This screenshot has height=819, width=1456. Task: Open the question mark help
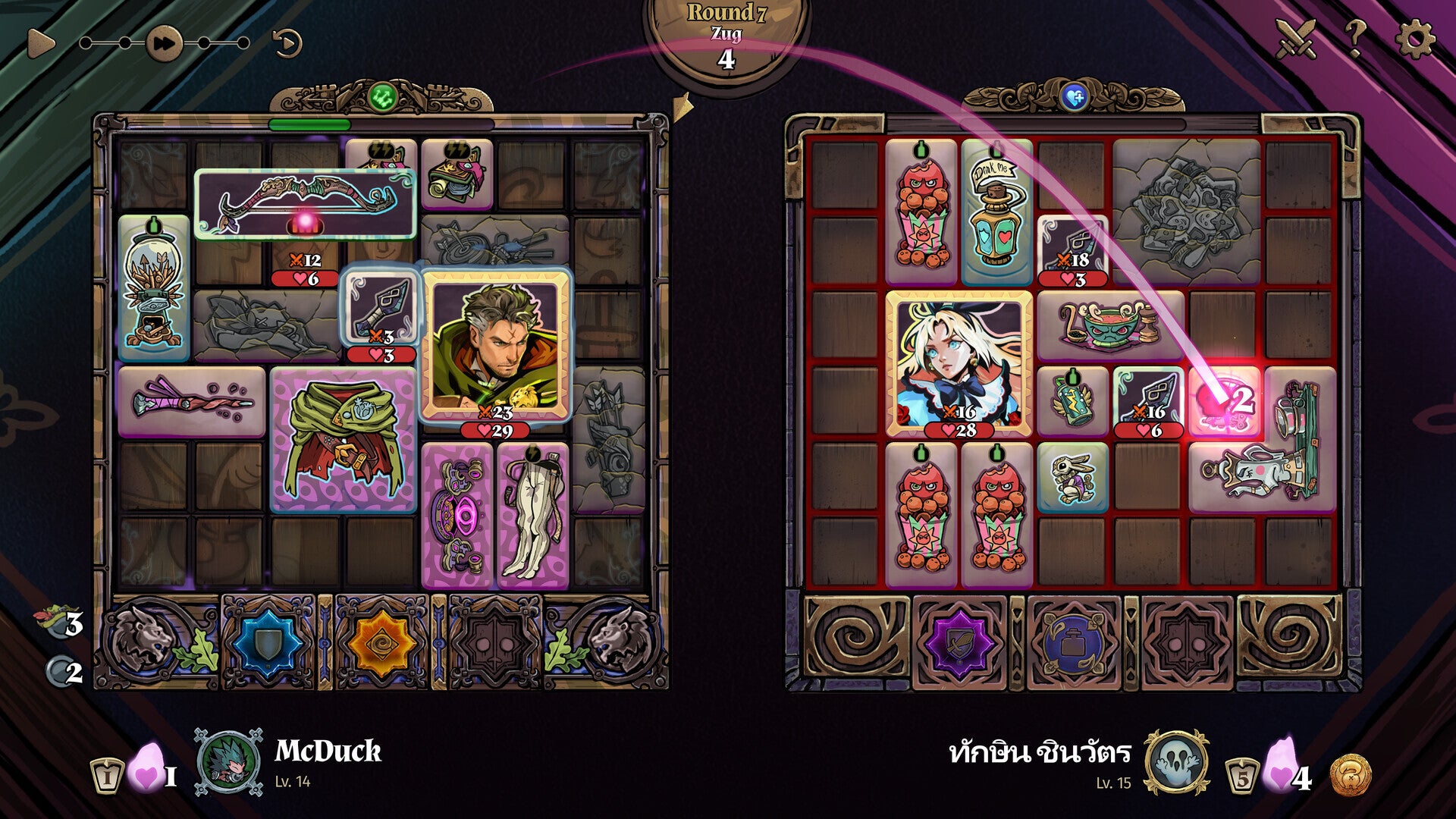pyautogui.click(x=1354, y=38)
